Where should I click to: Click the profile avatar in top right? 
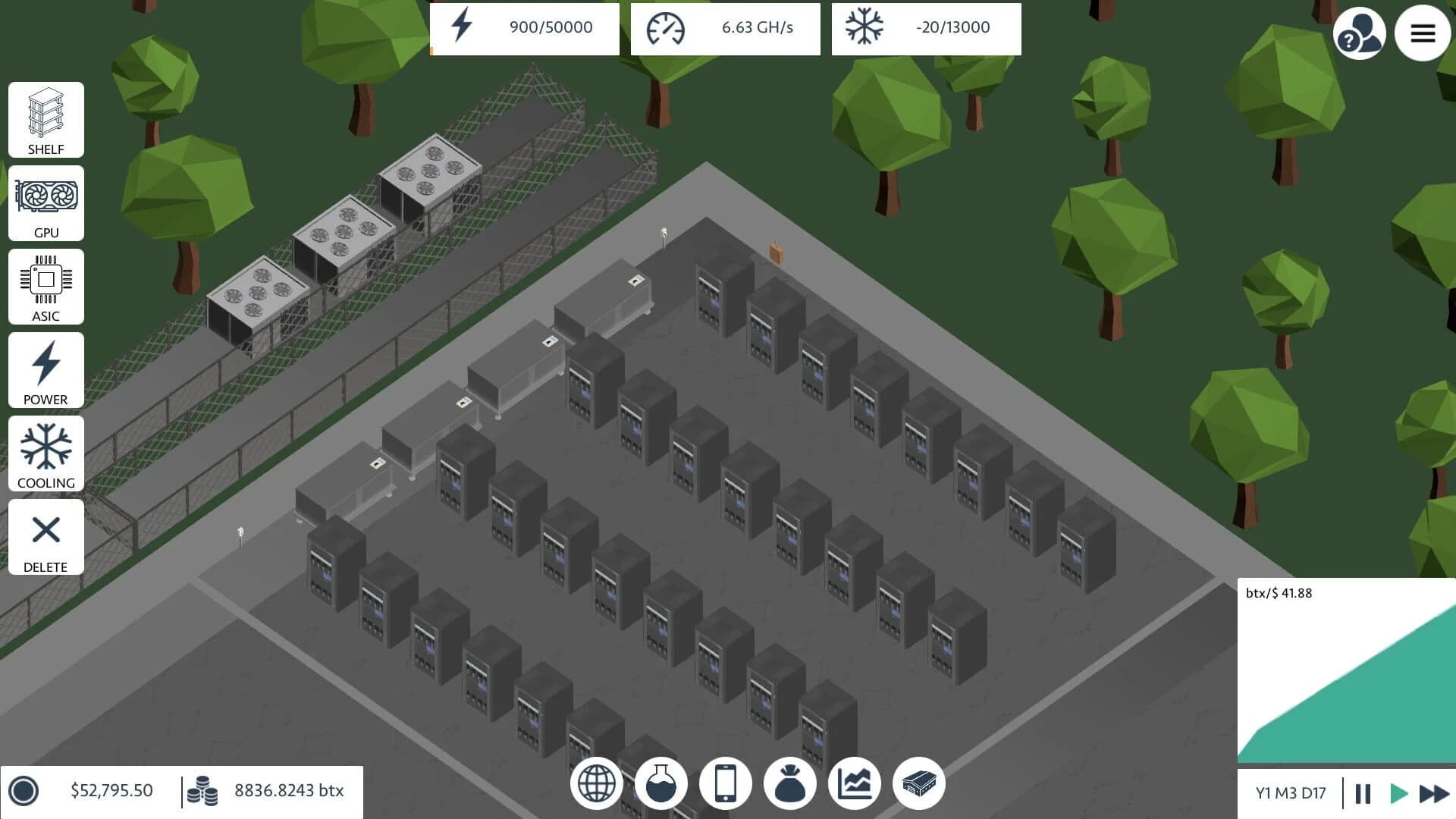(x=1360, y=33)
